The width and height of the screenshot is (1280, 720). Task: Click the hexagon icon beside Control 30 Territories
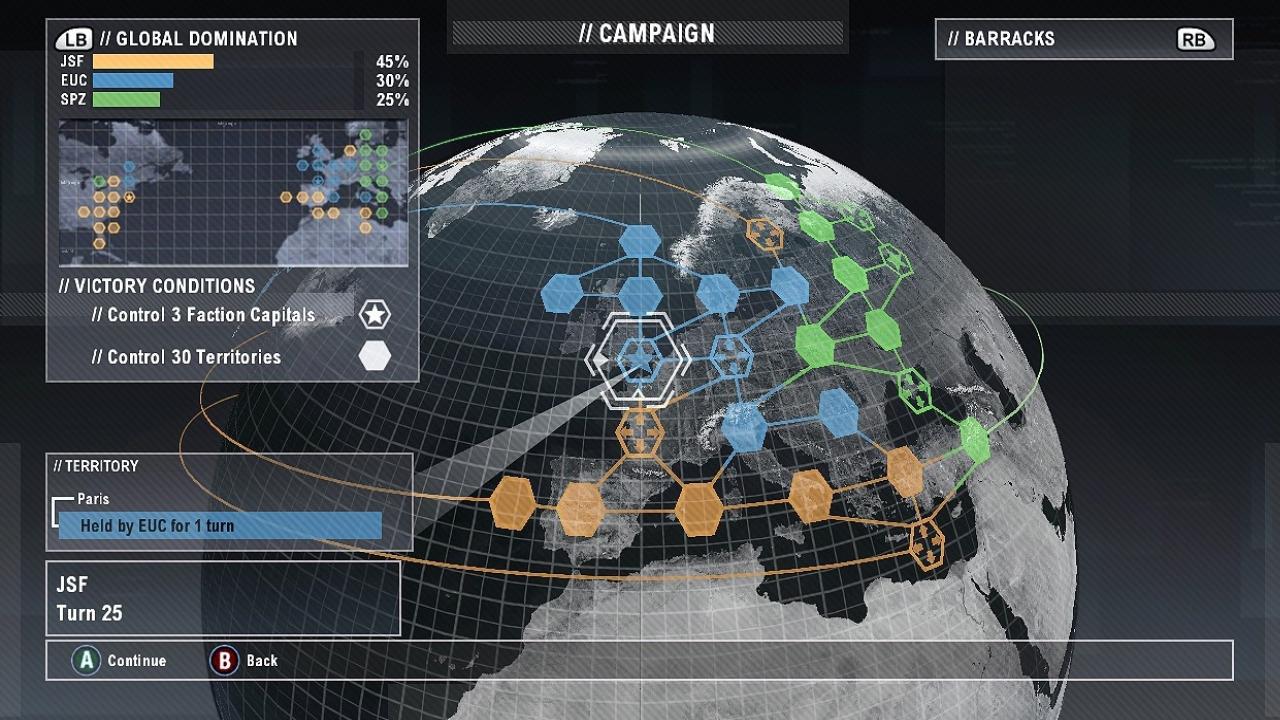tap(373, 355)
